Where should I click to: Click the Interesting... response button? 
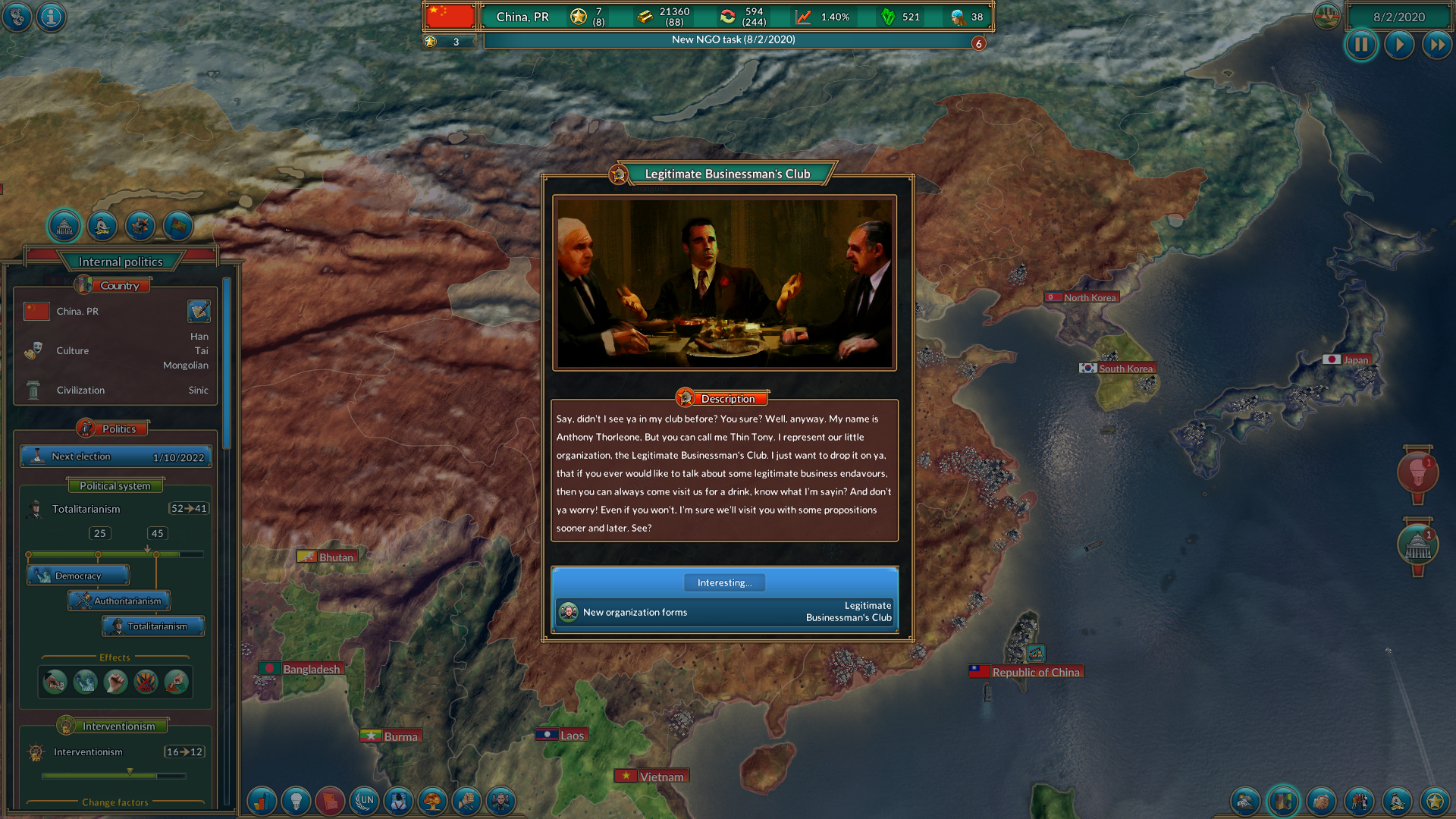point(724,582)
